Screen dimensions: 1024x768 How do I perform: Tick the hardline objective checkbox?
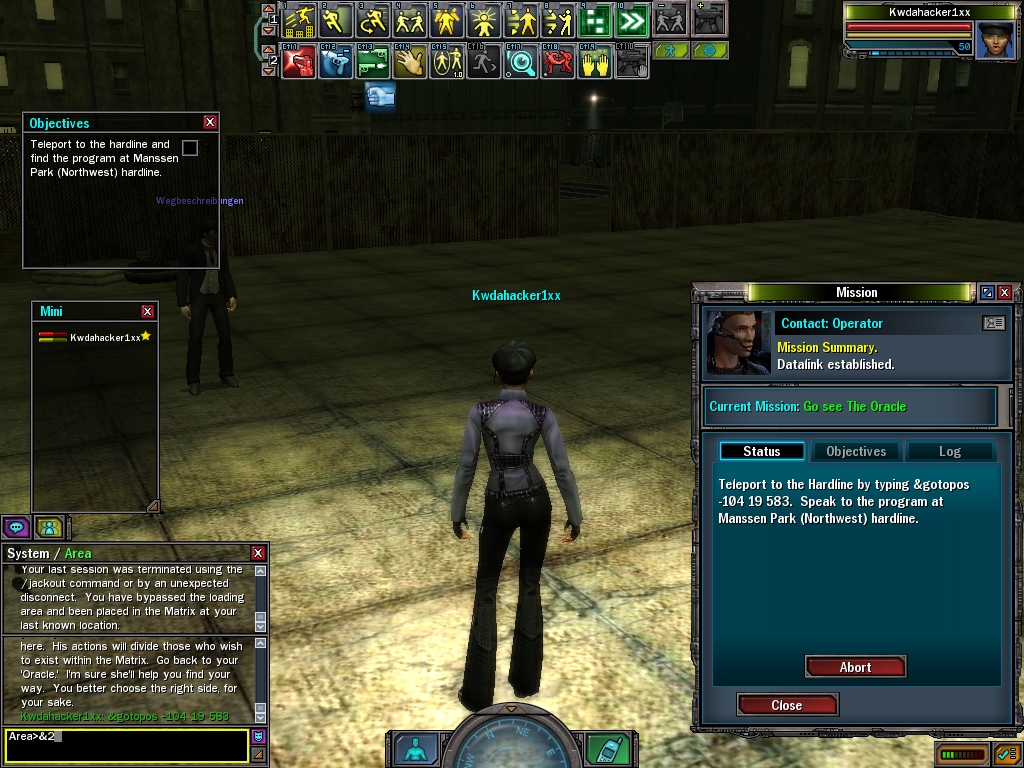pos(190,148)
